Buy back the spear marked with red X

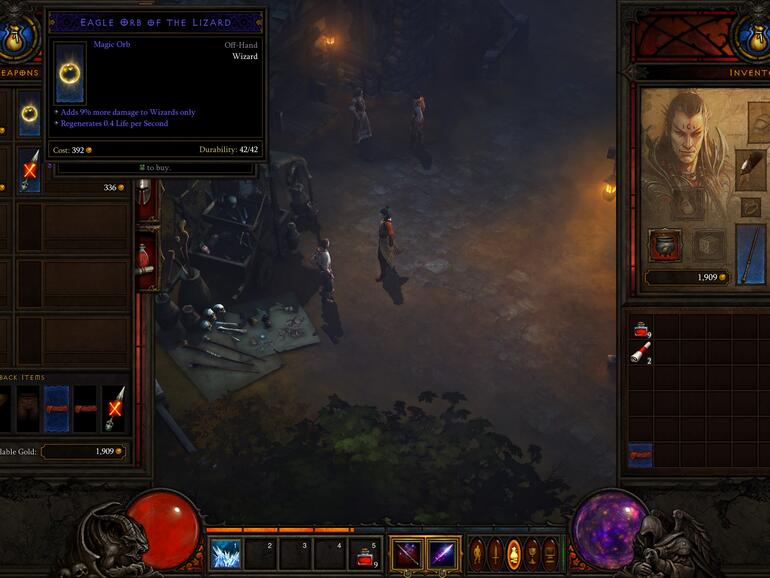click(113, 408)
